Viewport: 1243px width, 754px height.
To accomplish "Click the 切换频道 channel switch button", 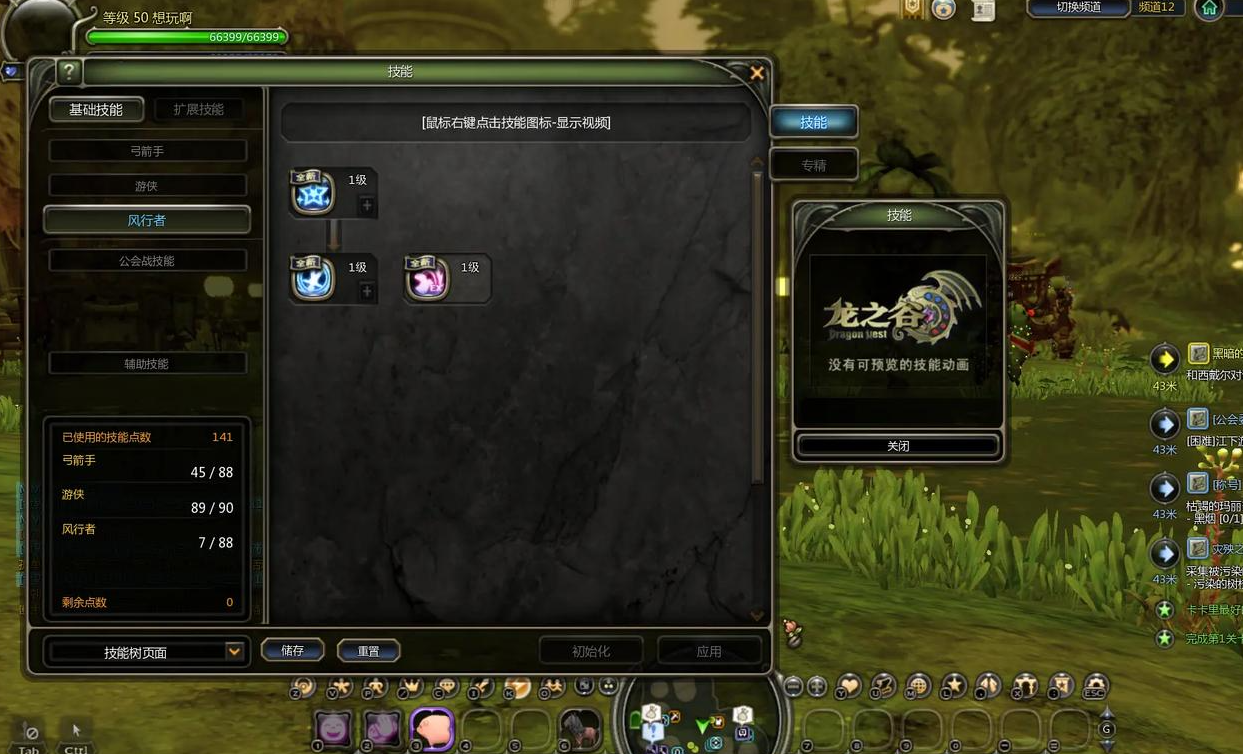I will point(1078,8).
